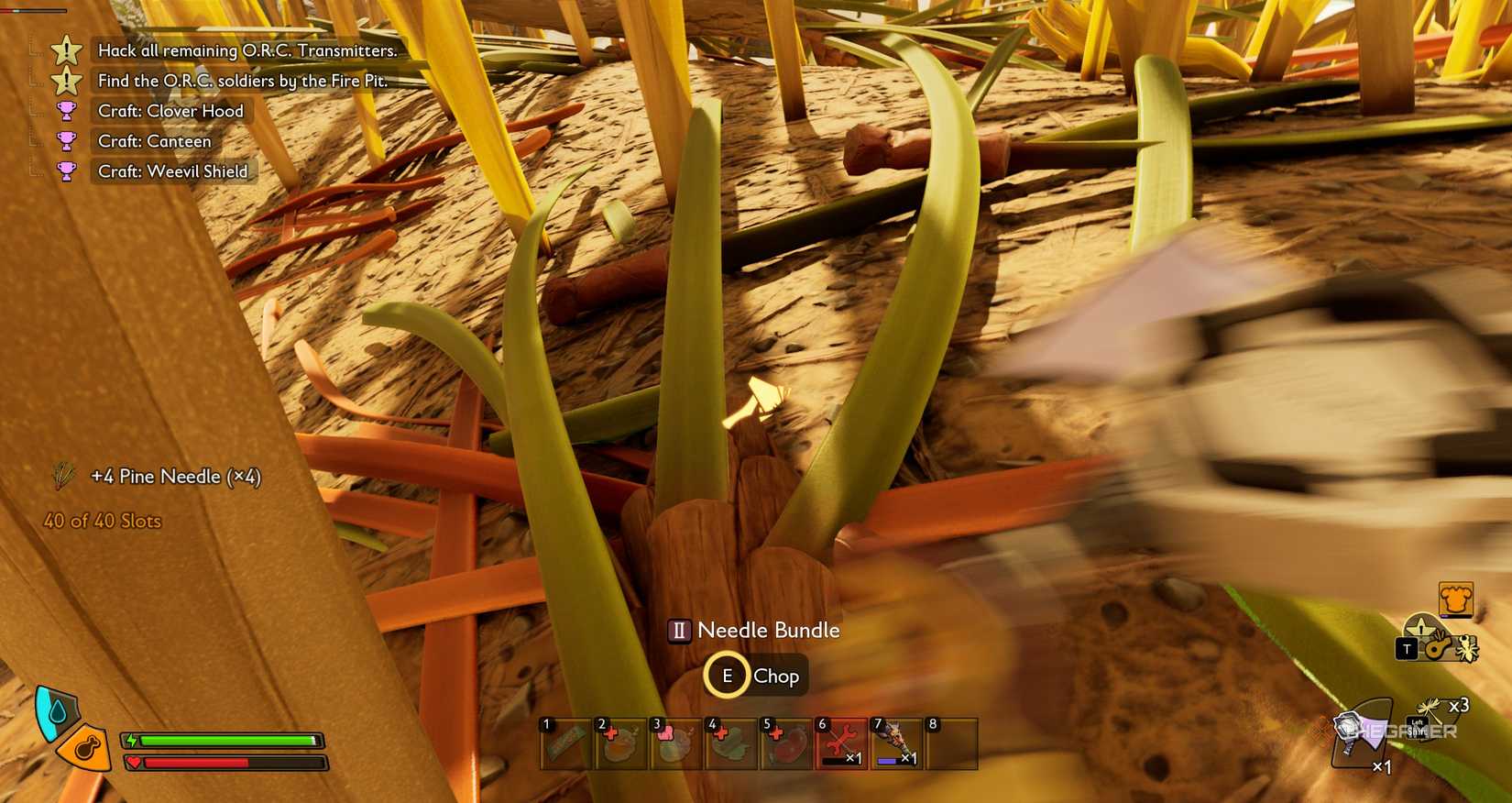Click the green stamina bar
This screenshot has height=803, width=1512.
click(x=225, y=740)
